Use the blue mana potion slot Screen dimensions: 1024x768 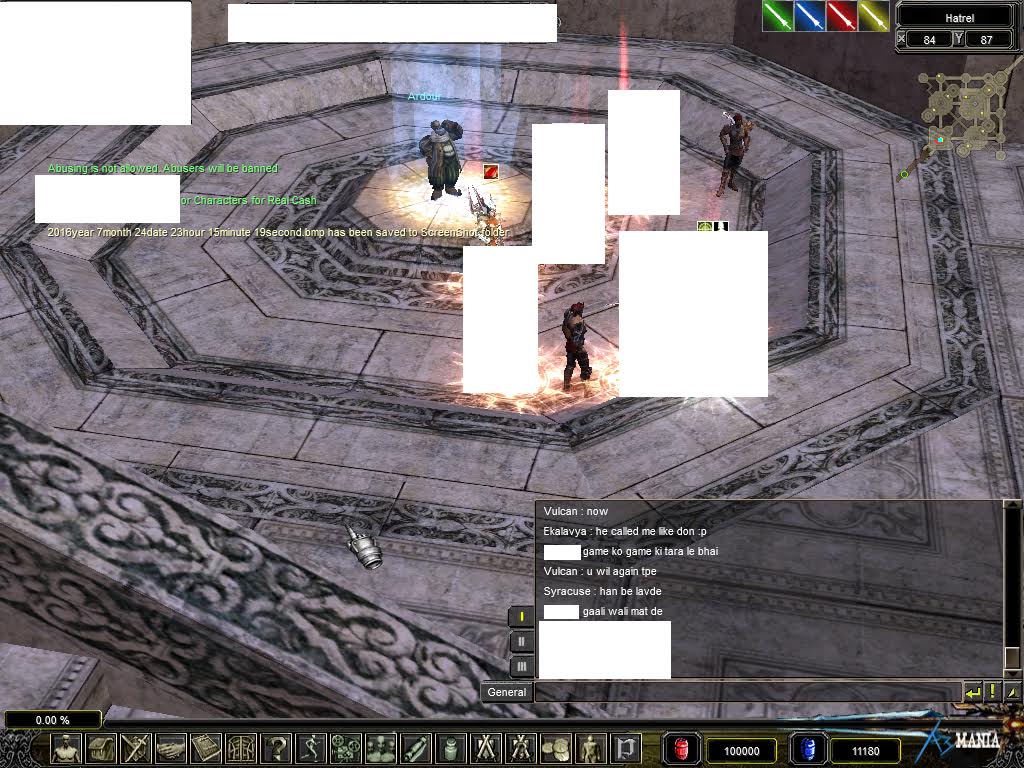point(807,750)
